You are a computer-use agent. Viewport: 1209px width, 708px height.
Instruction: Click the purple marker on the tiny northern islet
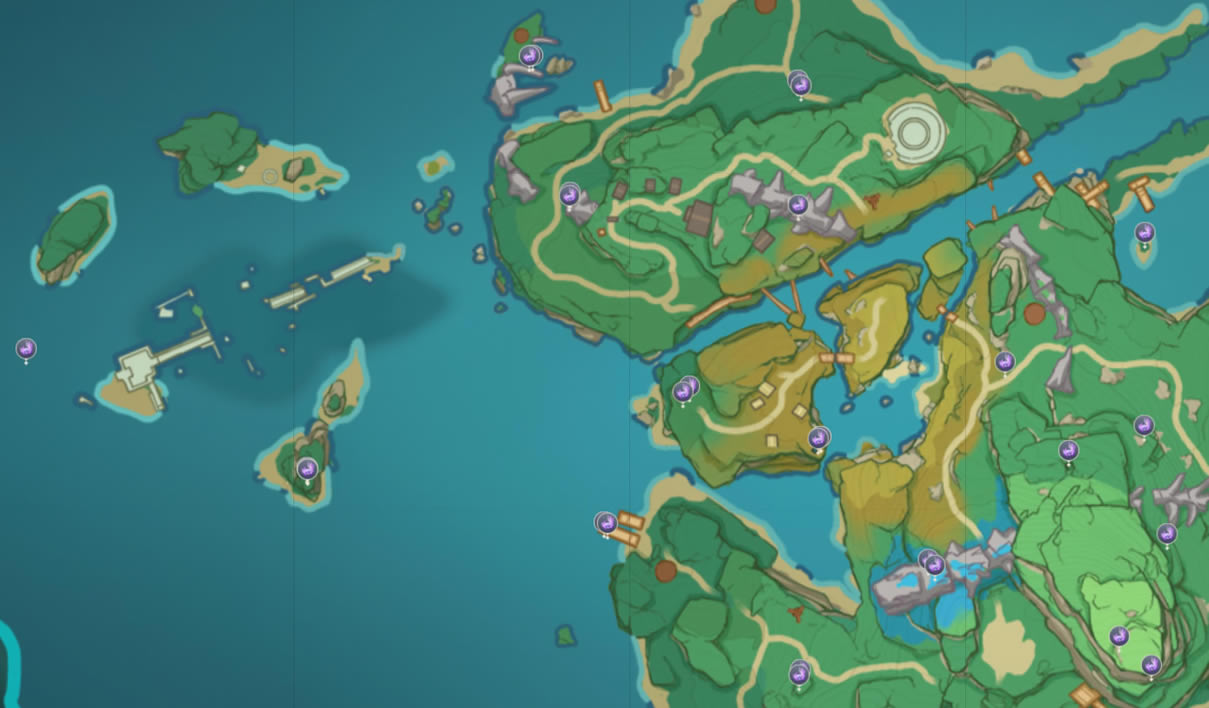pyautogui.click(x=530, y=56)
